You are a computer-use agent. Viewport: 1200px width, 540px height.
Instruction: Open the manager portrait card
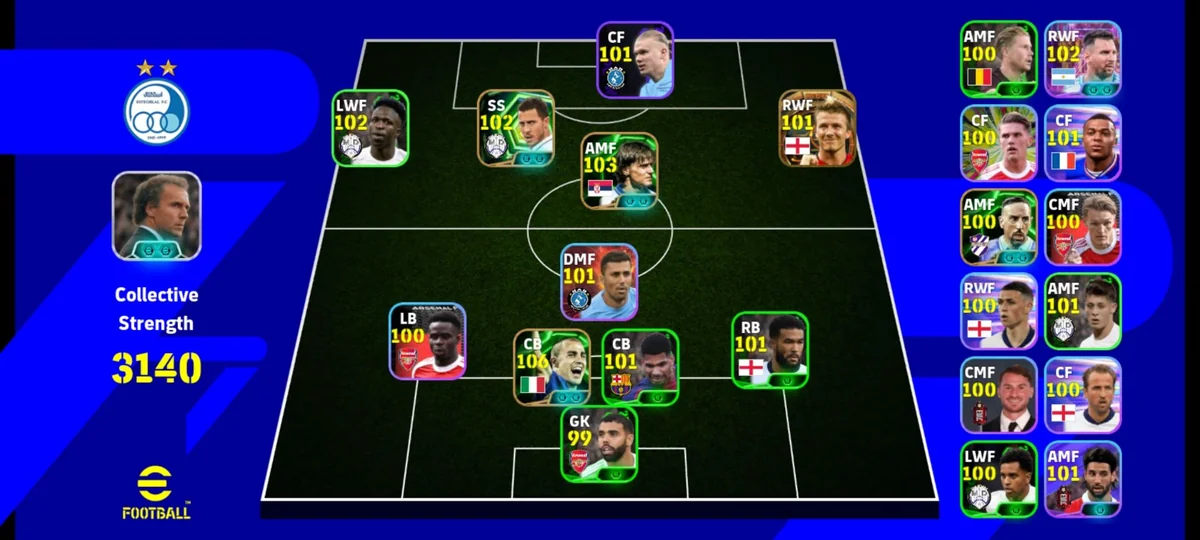[156, 215]
